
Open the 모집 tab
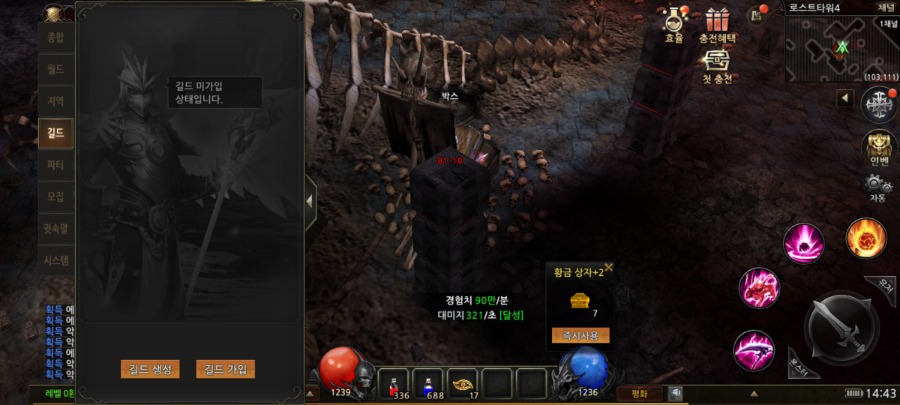tap(56, 196)
